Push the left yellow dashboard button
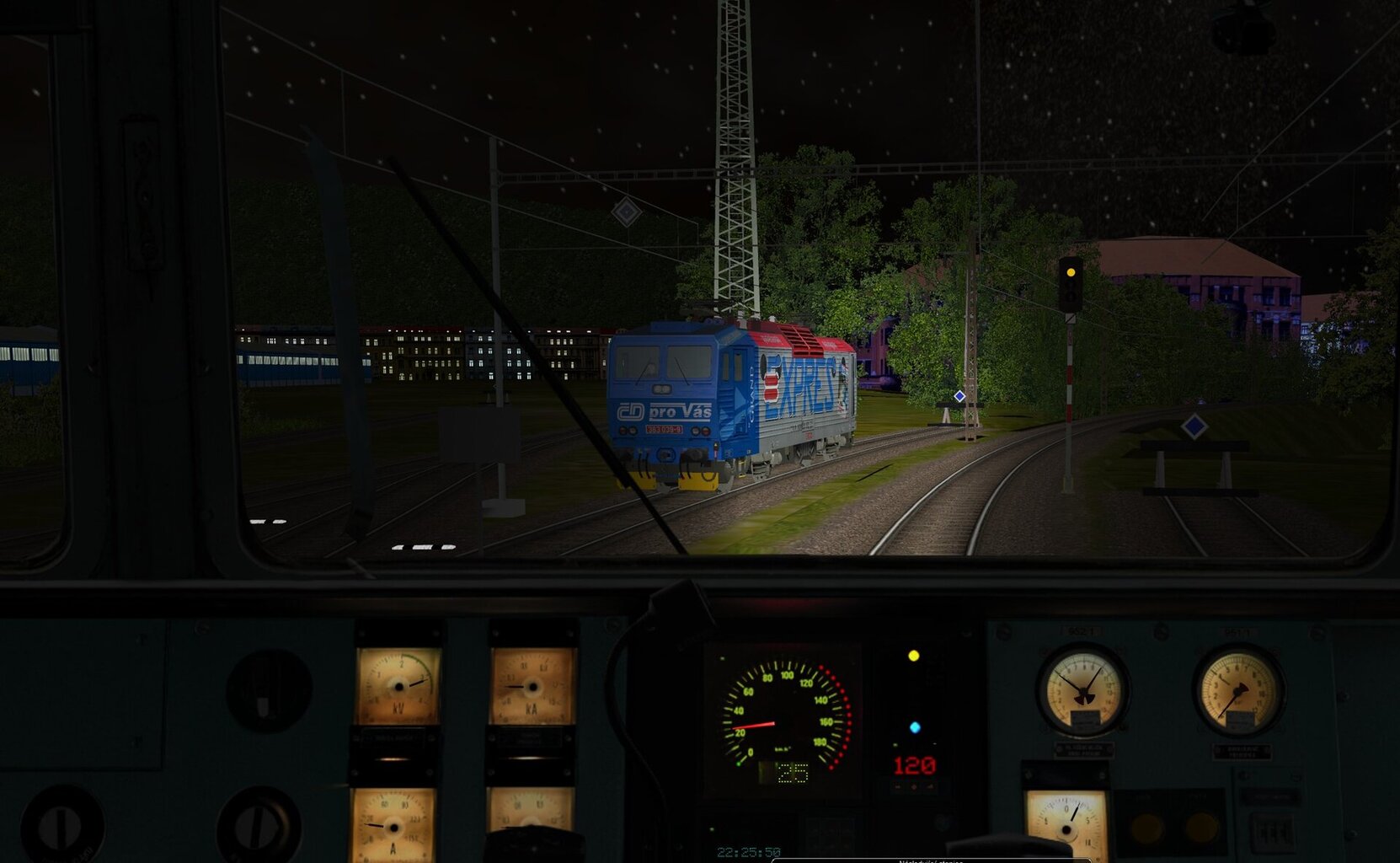The height and width of the screenshot is (863, 1400). [x=1146, y=828]
